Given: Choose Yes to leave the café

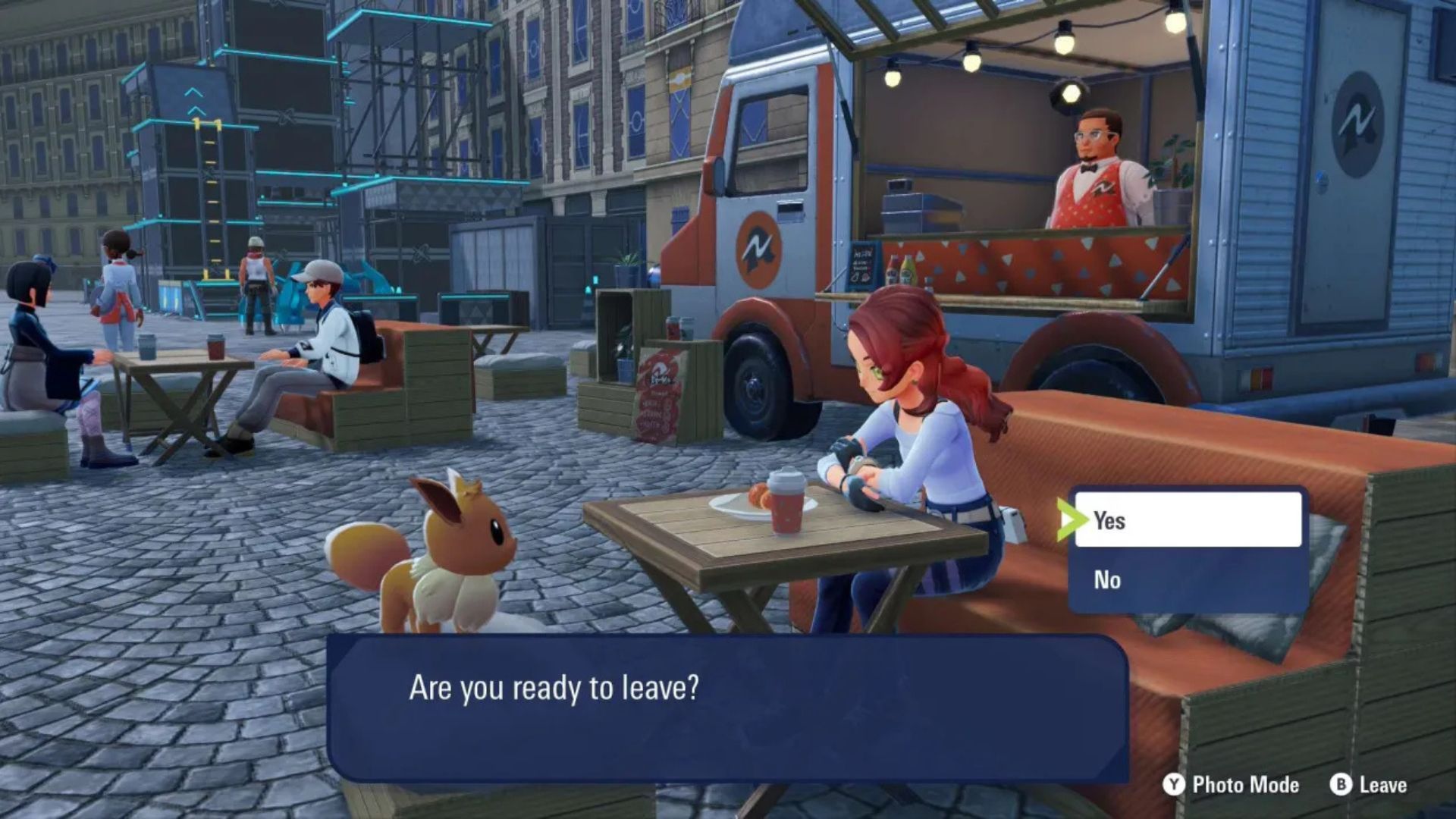Looking at the screenshot, I should [x=1187, y=520].
